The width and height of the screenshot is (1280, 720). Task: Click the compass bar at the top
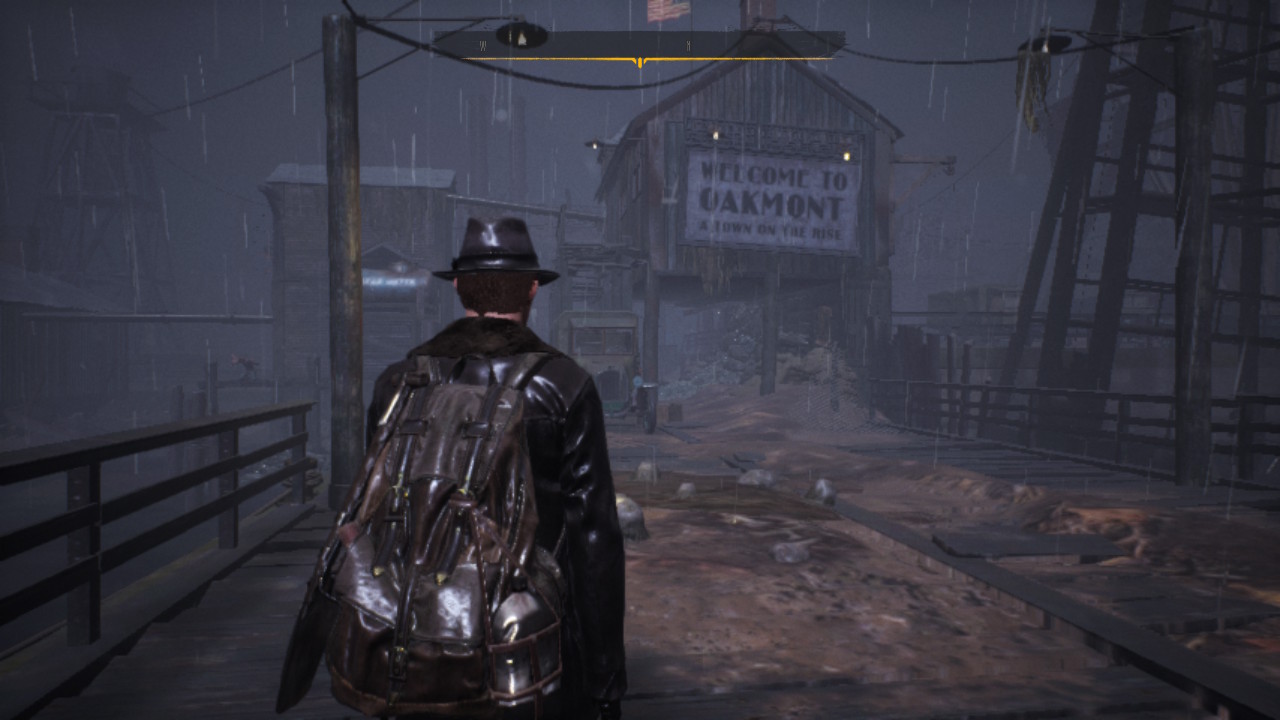click(x=639, y=45)
